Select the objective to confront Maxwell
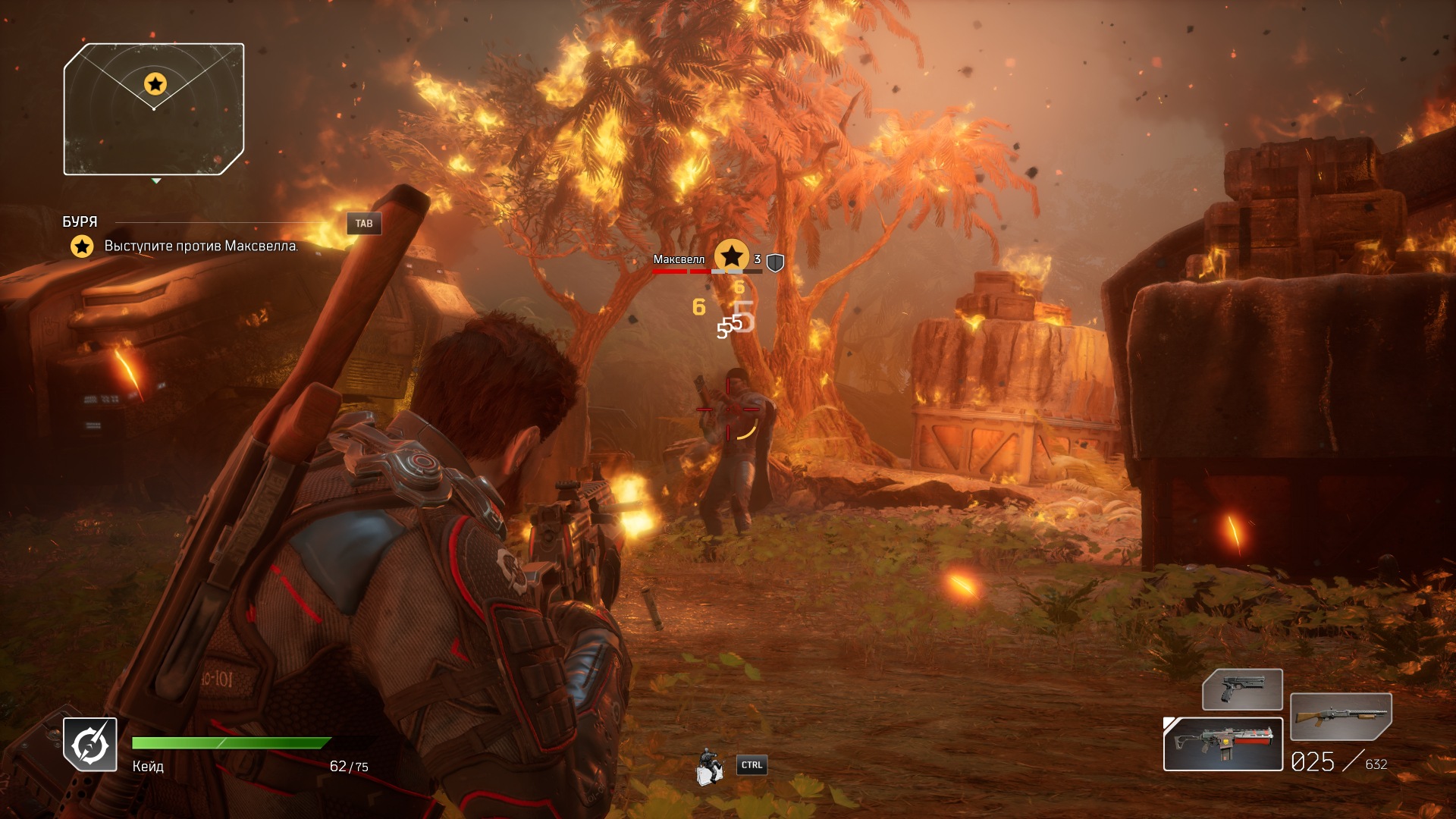1456x819 pixels. point(201,246)
